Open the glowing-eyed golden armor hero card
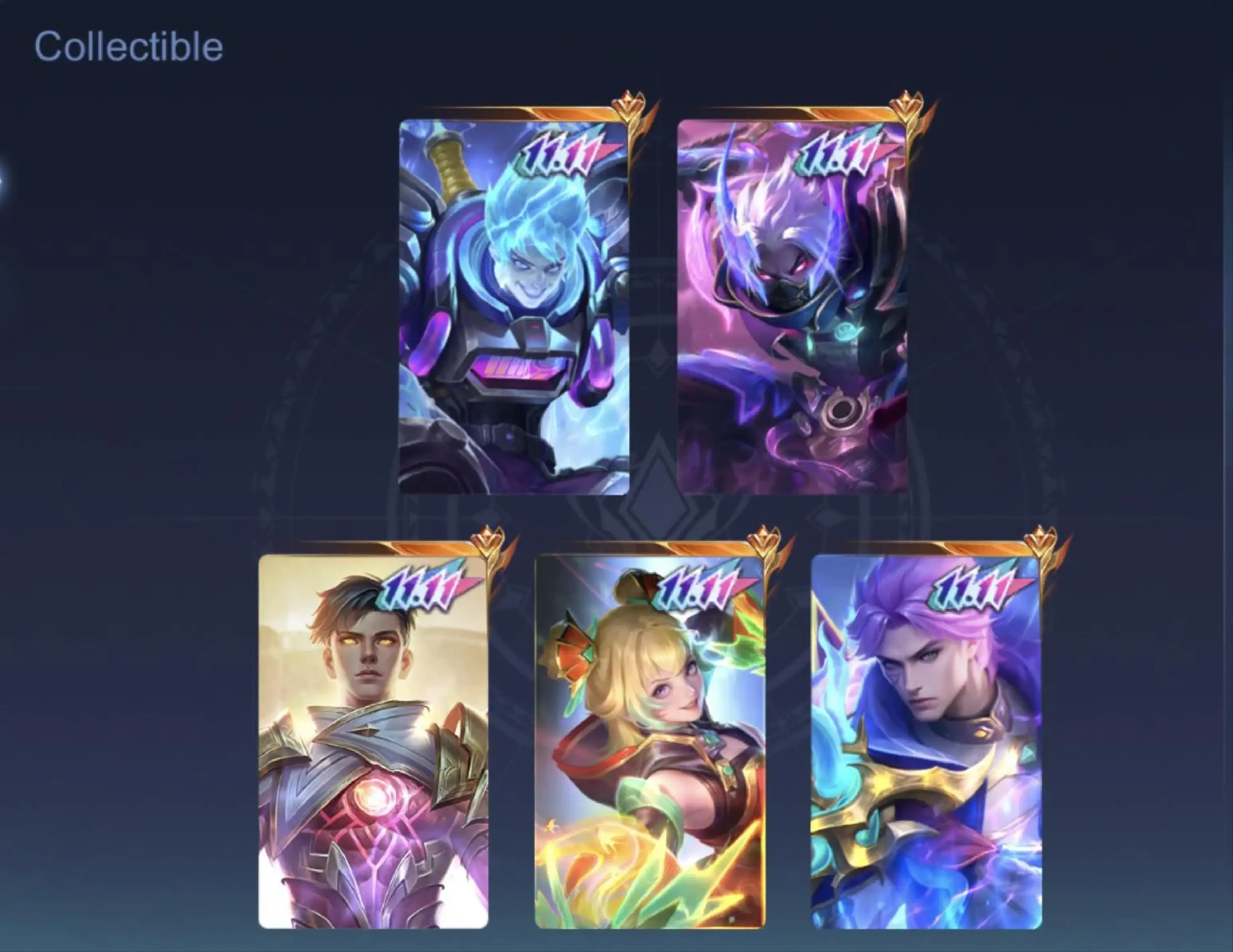Screen dimensions: 1233x952 coord(373,742)
